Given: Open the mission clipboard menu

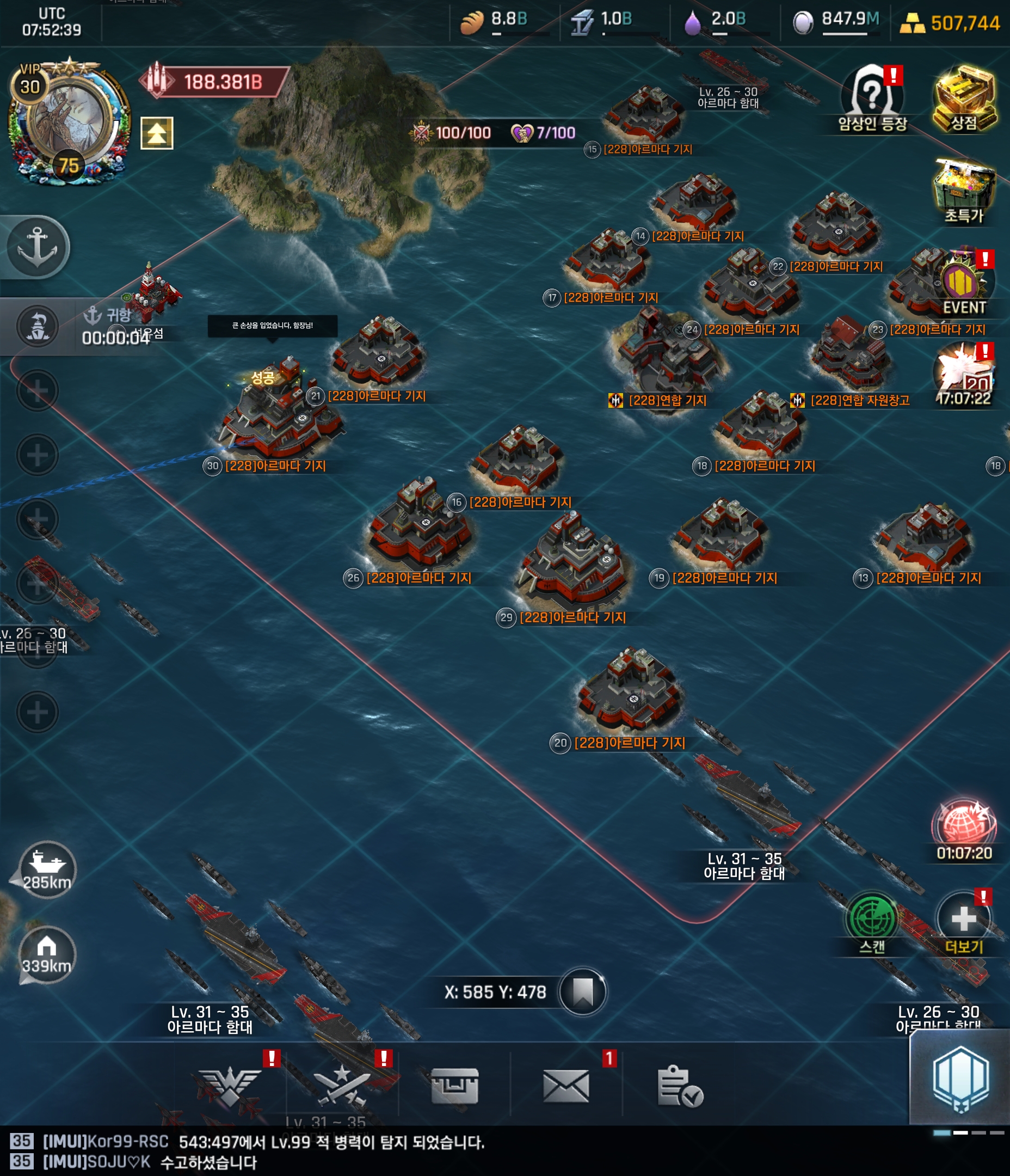Looking at the screenshot, I should pos(679,1085).
